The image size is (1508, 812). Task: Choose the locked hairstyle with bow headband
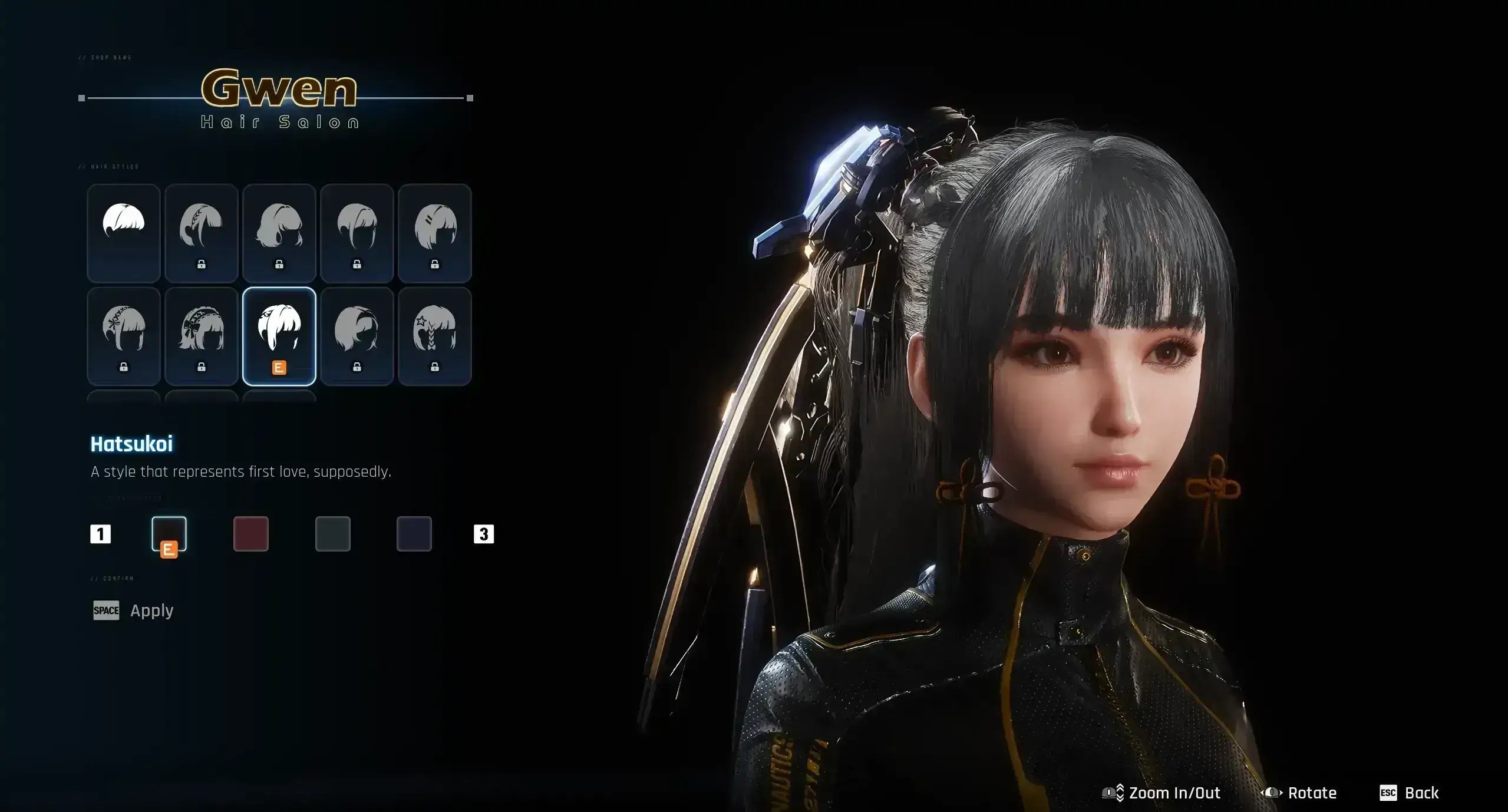pyautogui.click(x=202, y=336)
